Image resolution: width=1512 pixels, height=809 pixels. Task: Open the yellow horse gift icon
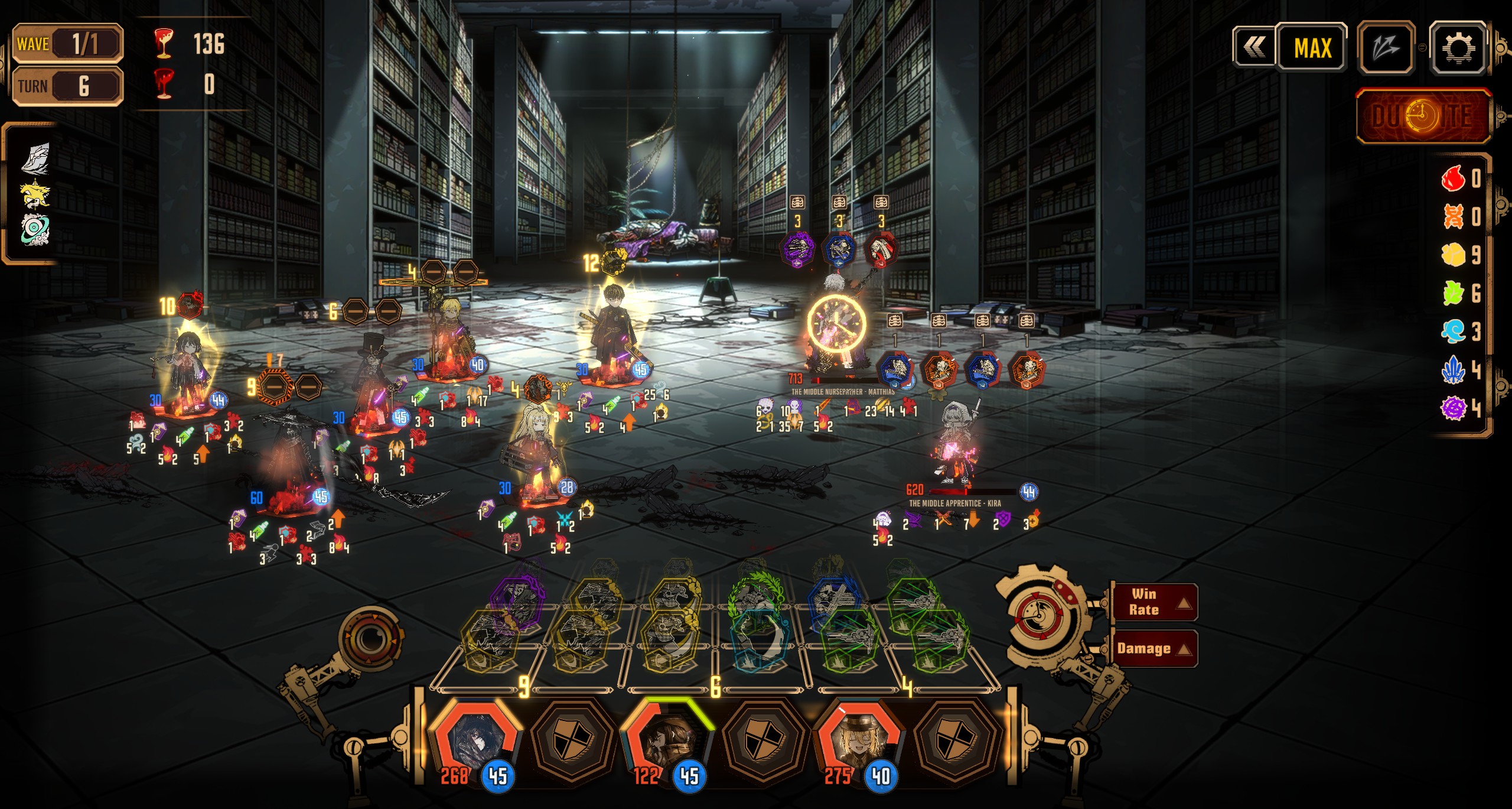[35, 195]
